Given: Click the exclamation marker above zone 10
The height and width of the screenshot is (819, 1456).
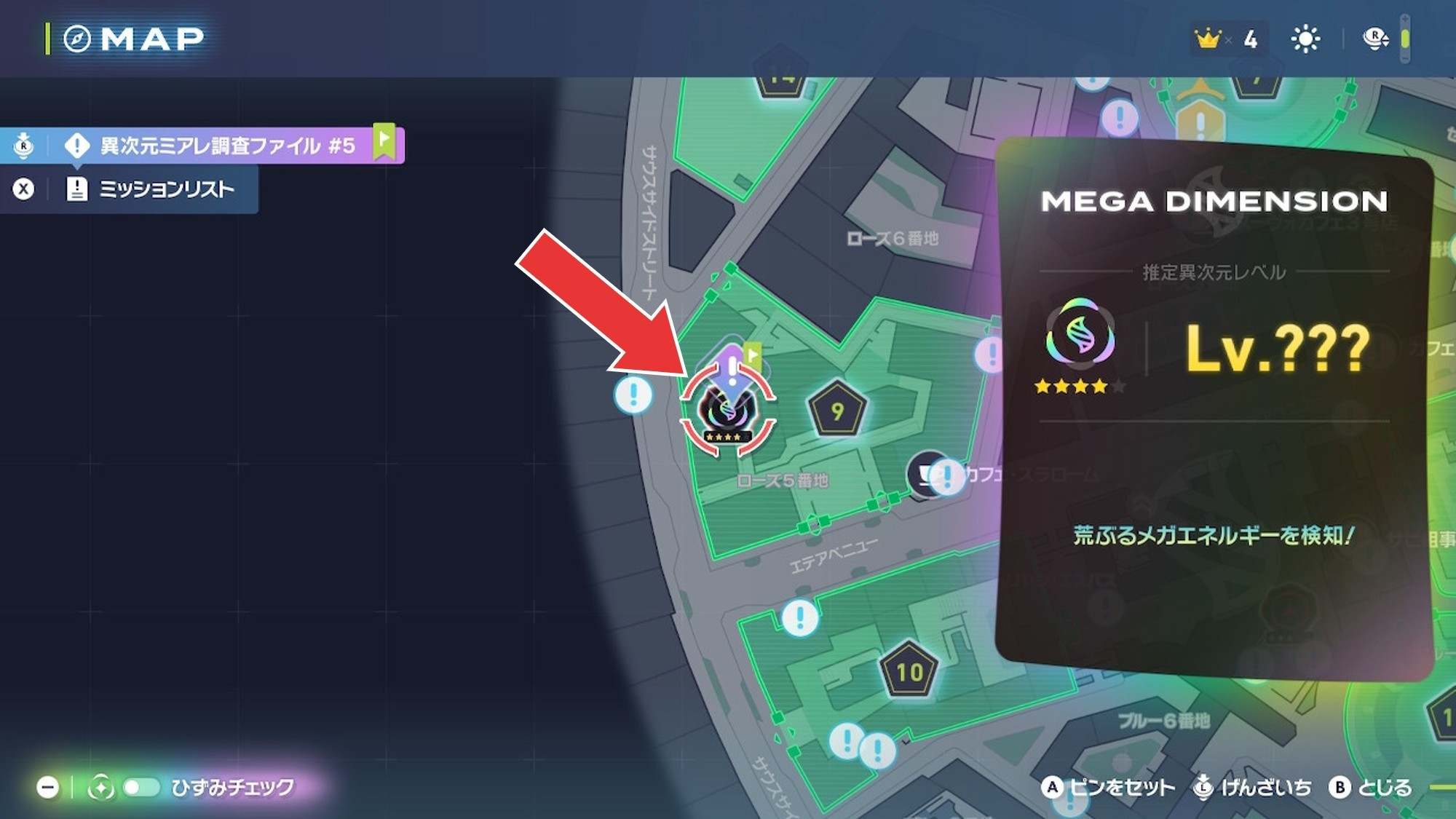Looking at the screenshot, I should click(x=800, y=618).
